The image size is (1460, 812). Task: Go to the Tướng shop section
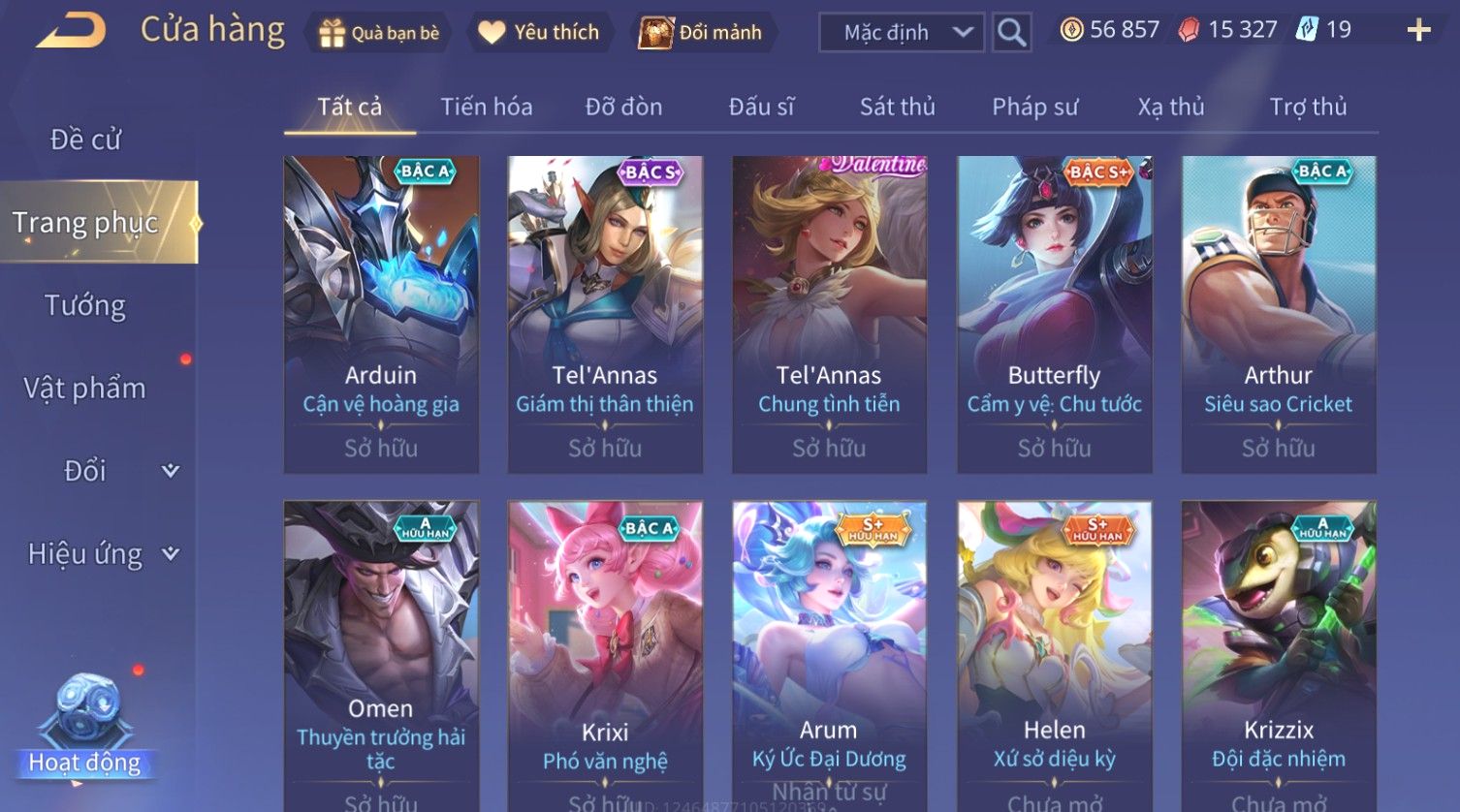(86, 305)
